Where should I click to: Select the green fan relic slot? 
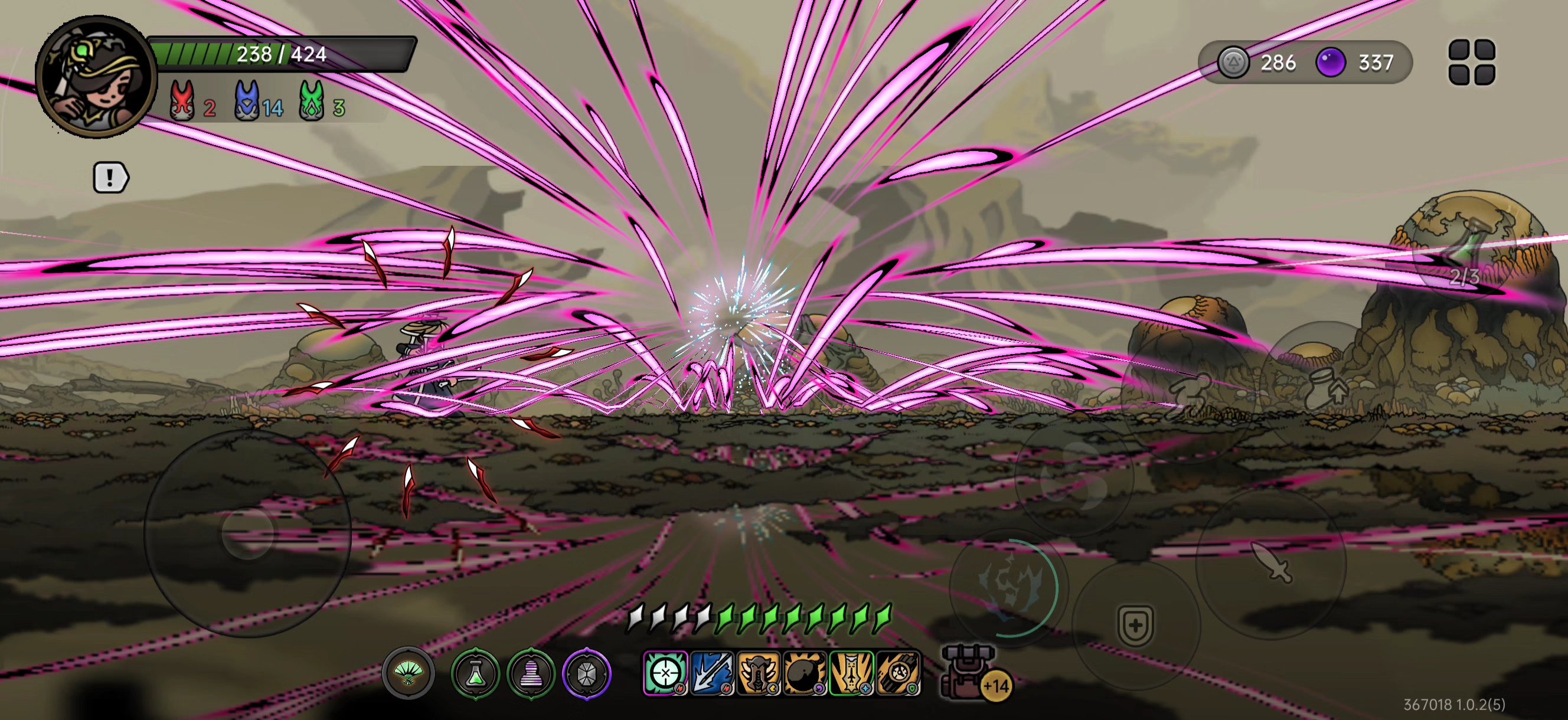pos(408,673)
